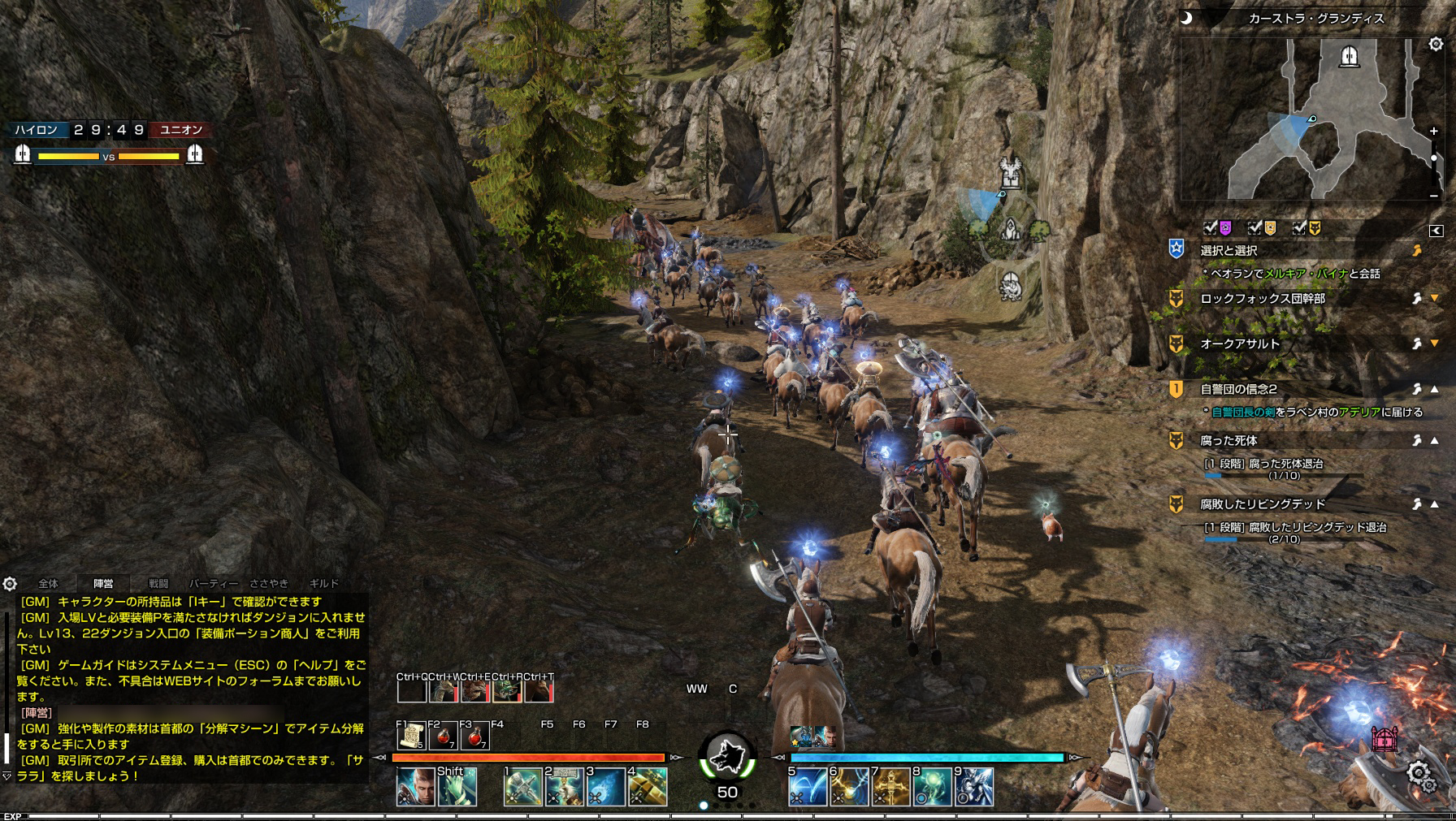This screenshot has height=821, width=1456.
Task: Toggle the yellow wolf quest filter checkbox
Action: point(1300,228)
